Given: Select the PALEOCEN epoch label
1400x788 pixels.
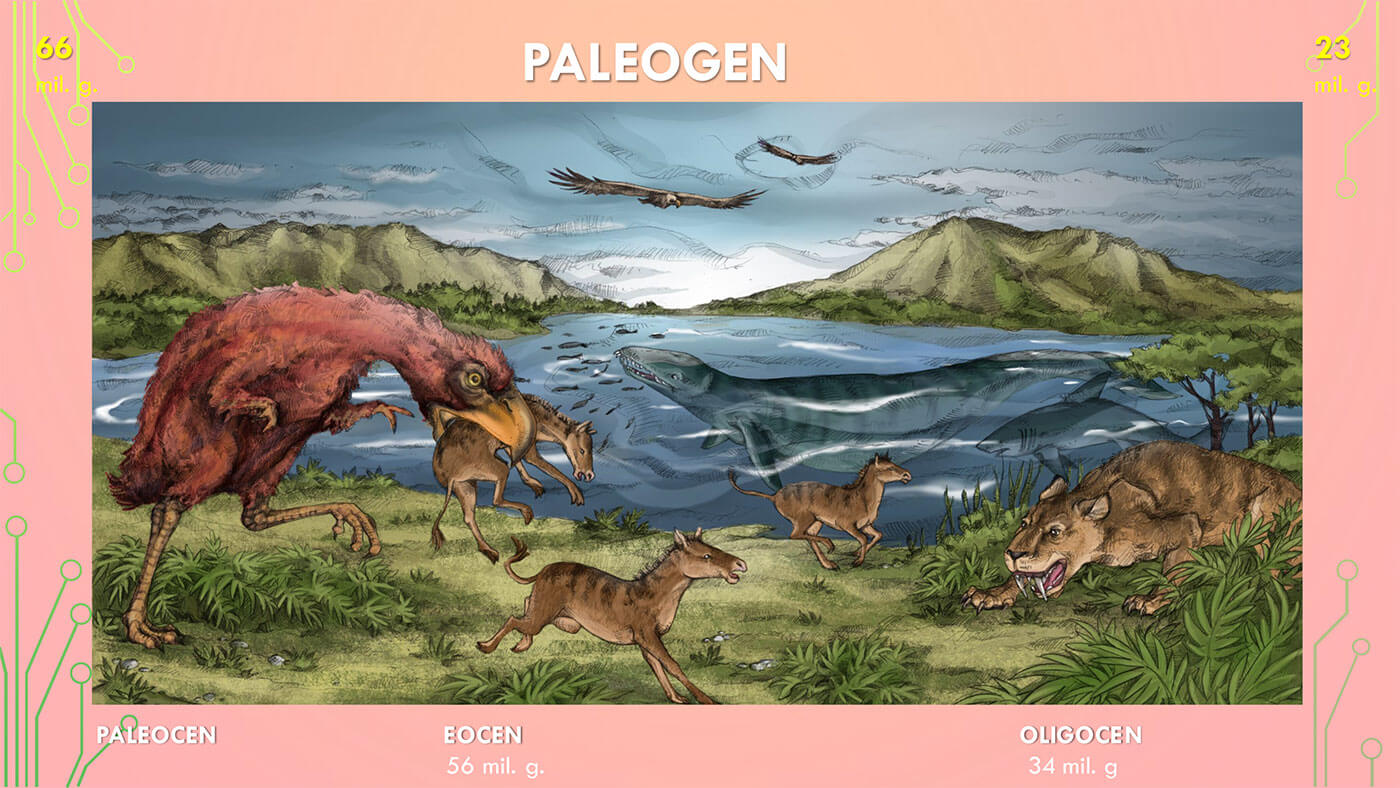Looking at the screenshot, I should tap(156, 735).
